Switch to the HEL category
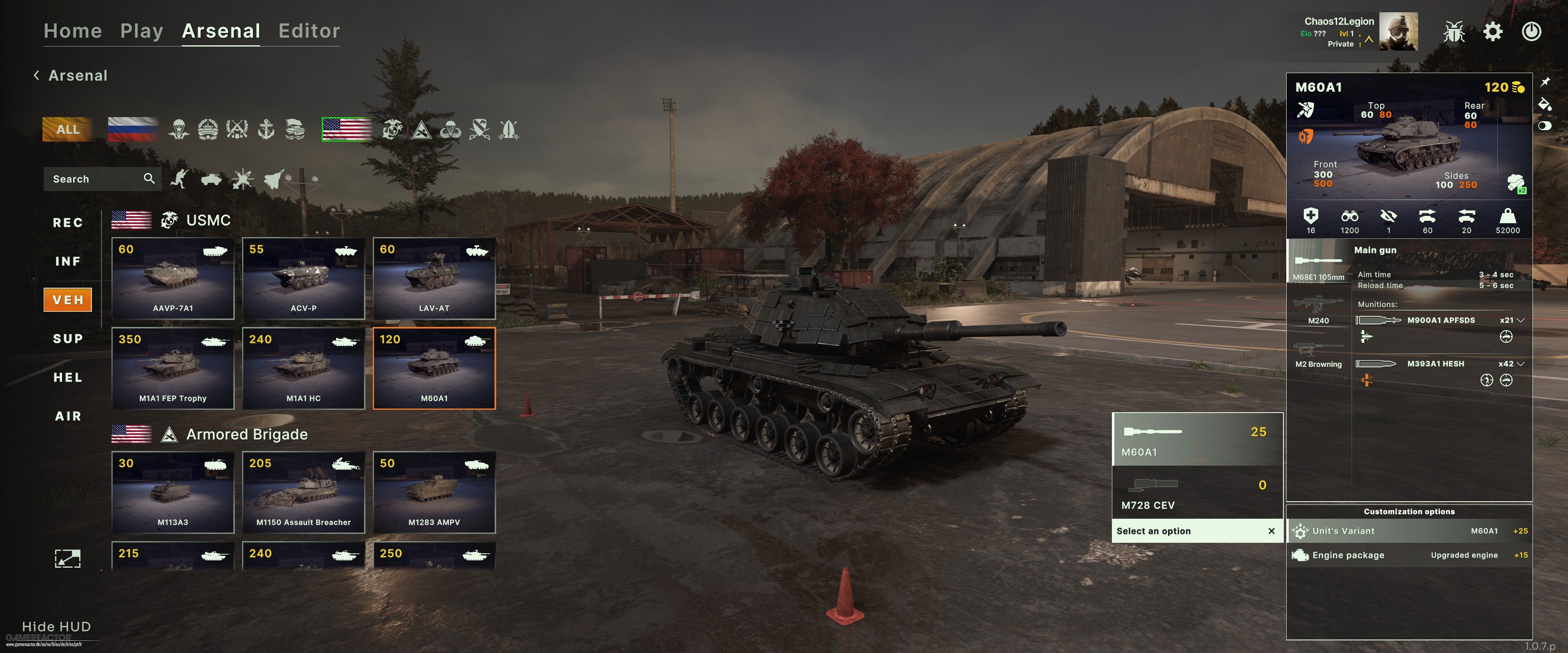Viewport: 1568px width, 653px height. pos(67,378)
